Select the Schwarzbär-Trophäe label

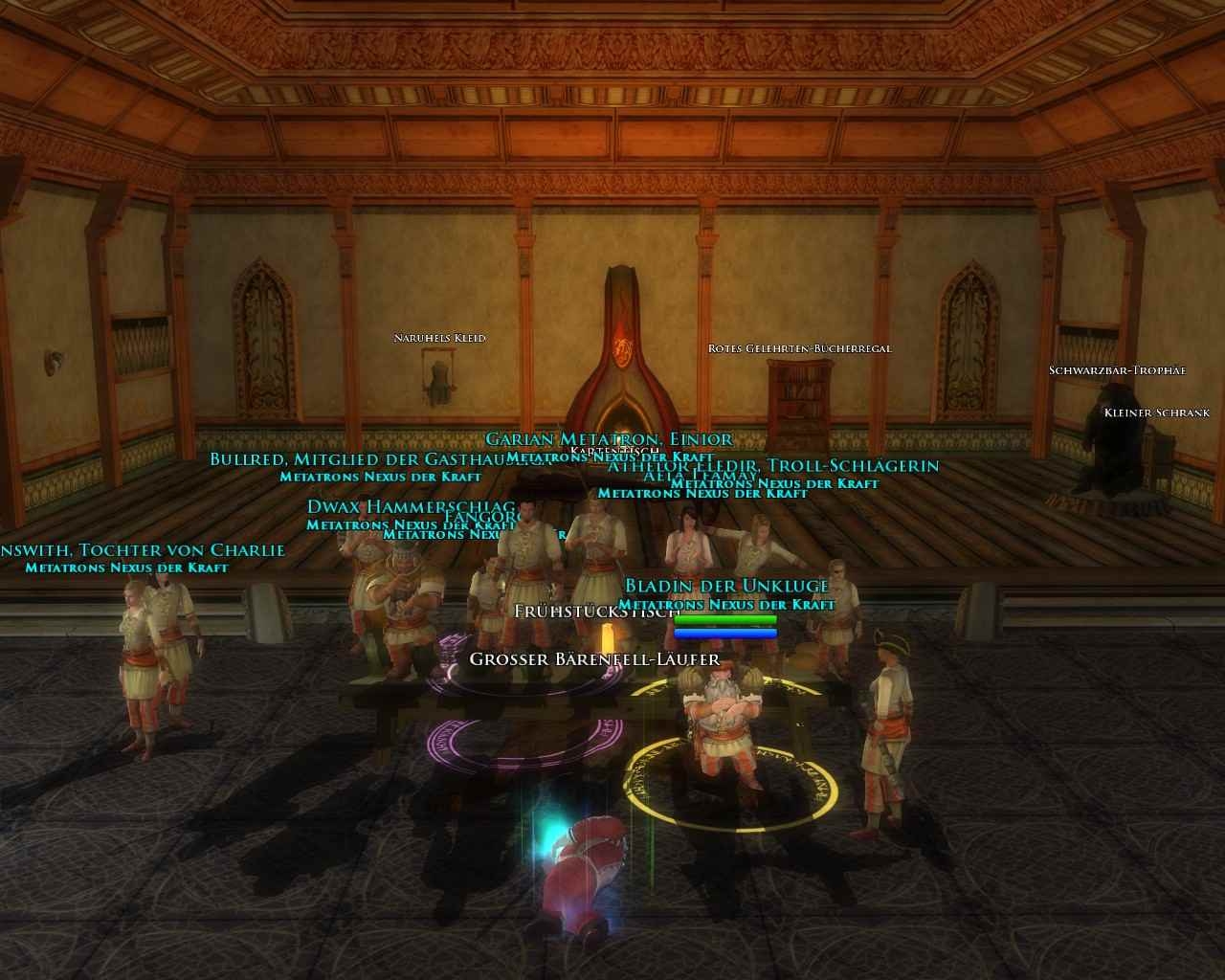pyautogui.click(x=1117, y=370)
